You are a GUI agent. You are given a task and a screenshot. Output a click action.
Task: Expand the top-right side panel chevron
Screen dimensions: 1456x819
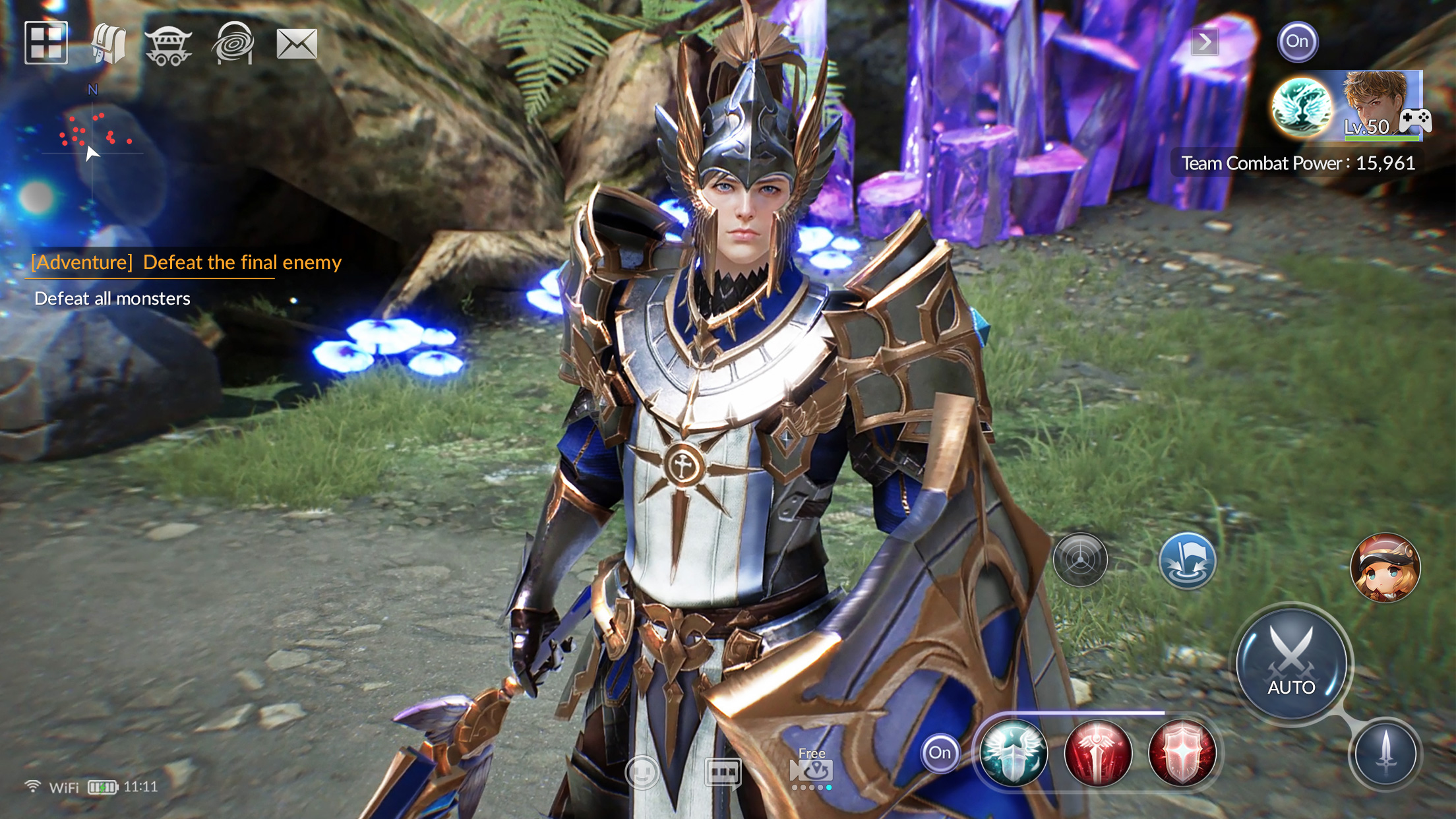pos(1204,42)
